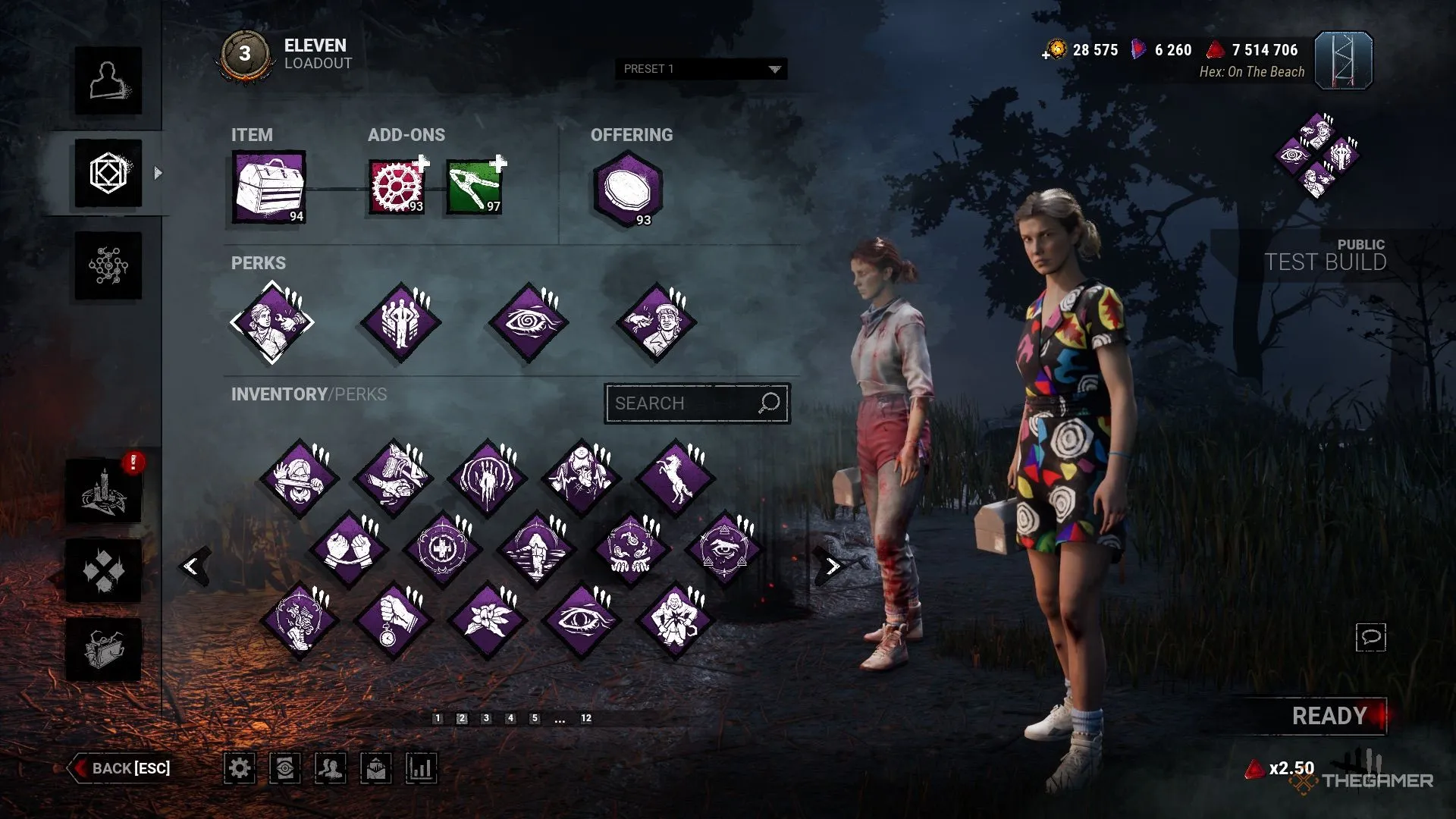Screen dimensions: 1456x819
Task: Switch to inventory page 3
Action: (x=486, y=718)
